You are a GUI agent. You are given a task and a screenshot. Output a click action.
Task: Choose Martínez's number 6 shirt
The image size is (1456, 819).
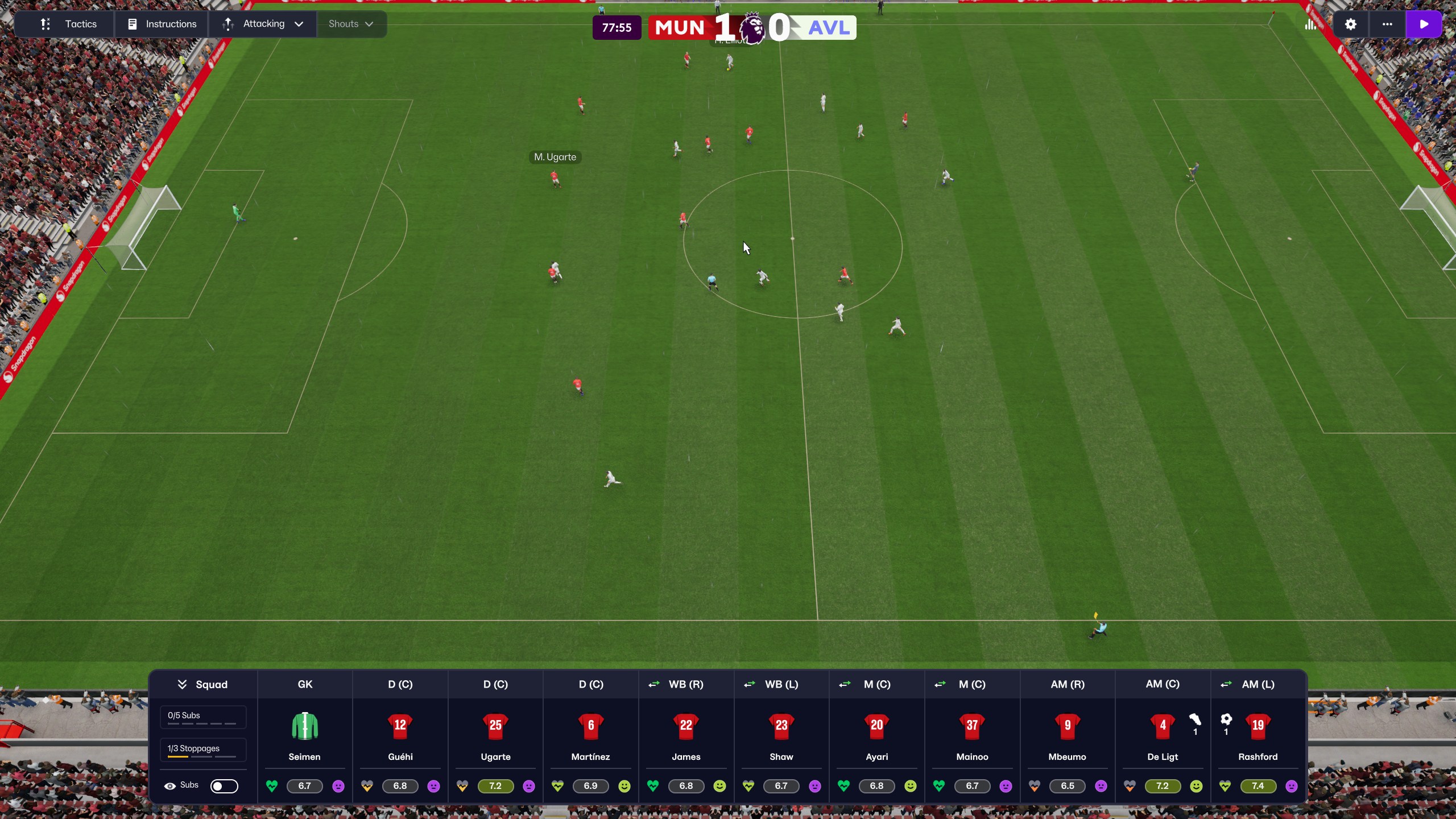point(590,726)
